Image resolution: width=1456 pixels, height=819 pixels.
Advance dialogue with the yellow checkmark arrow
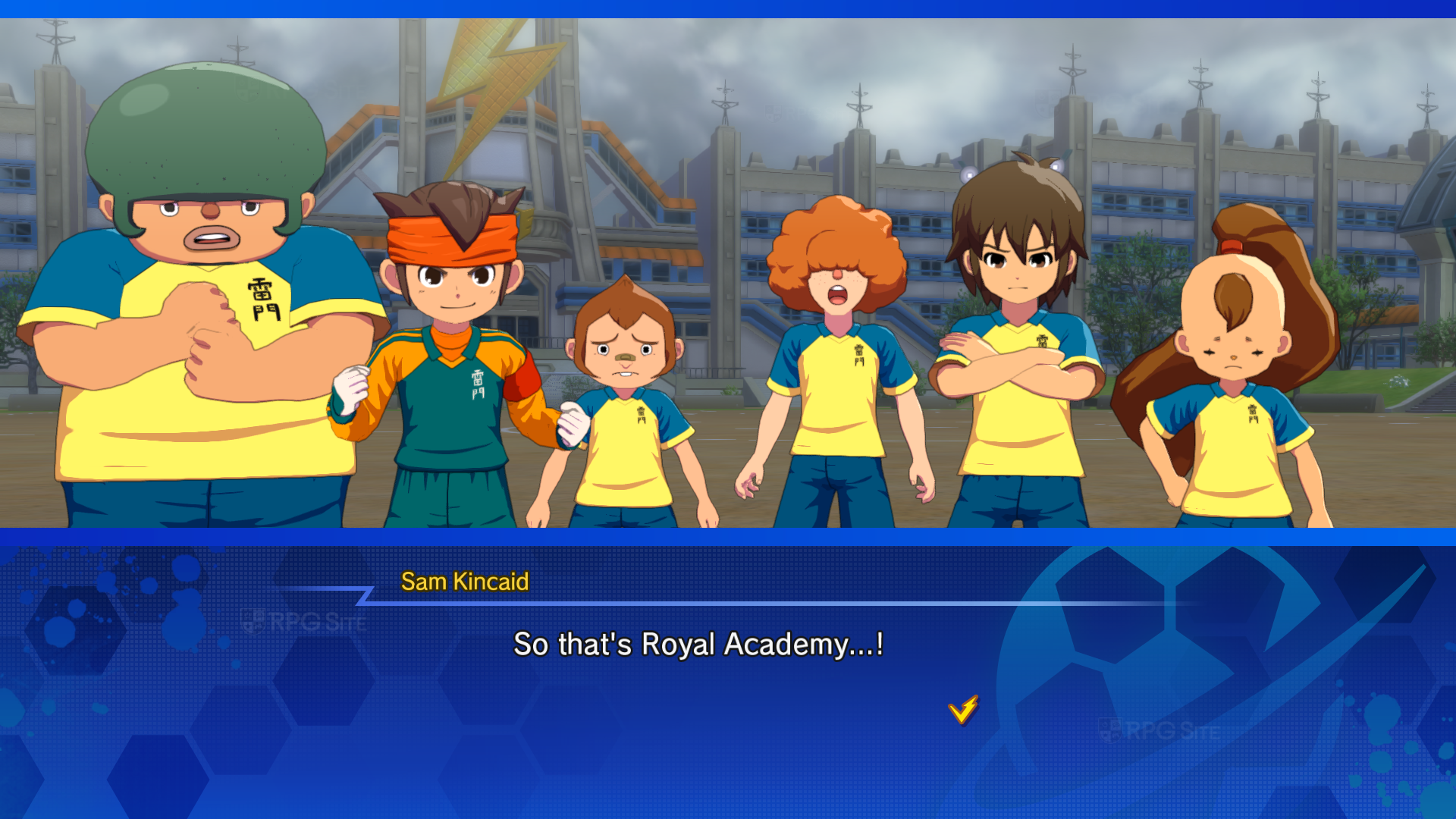pyautogui.click(x=963, y=710)
